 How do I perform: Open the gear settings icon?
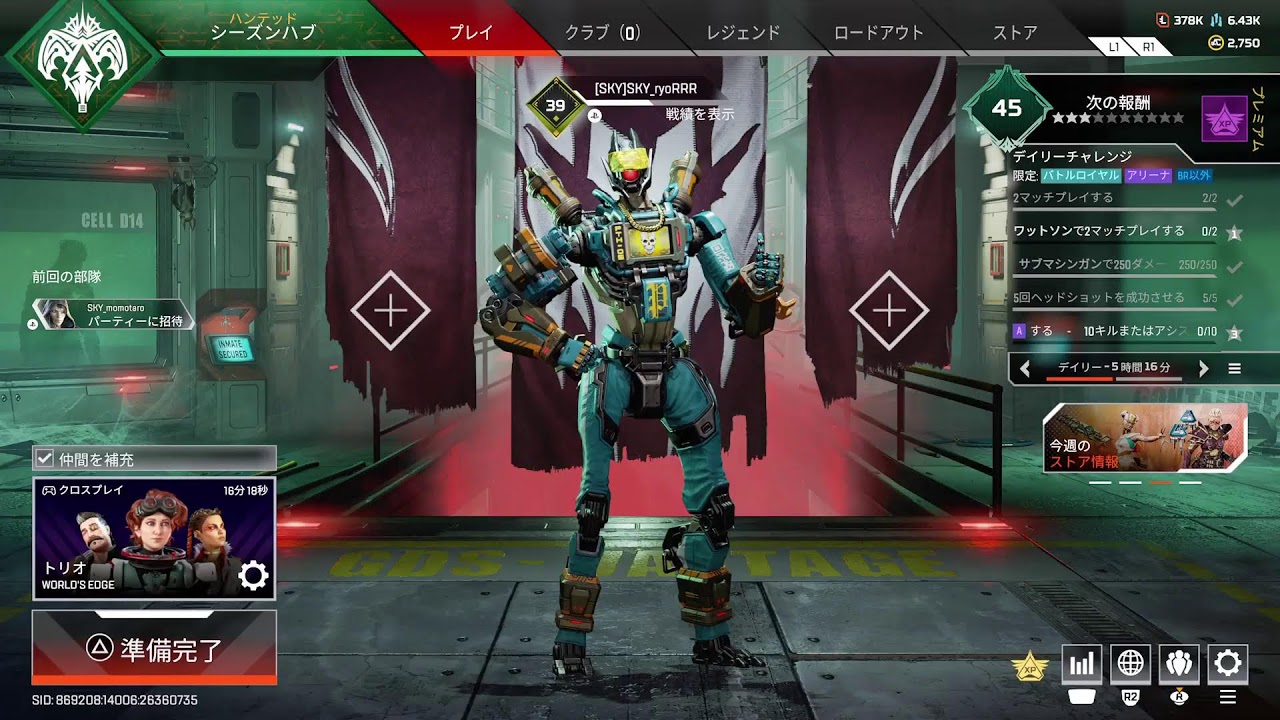click(1227, 663)
